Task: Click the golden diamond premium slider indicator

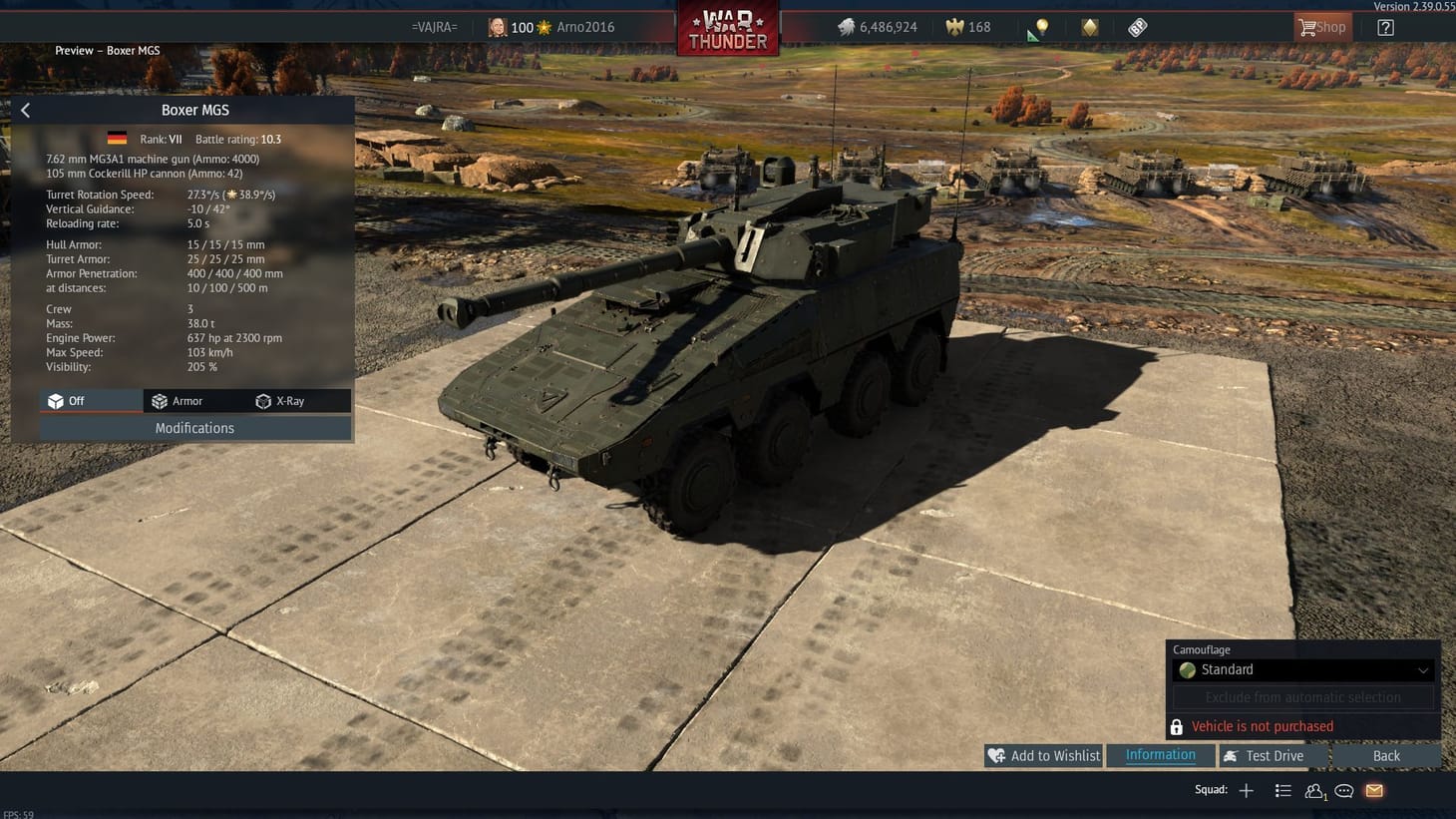Action: [x=1089, y=27]
